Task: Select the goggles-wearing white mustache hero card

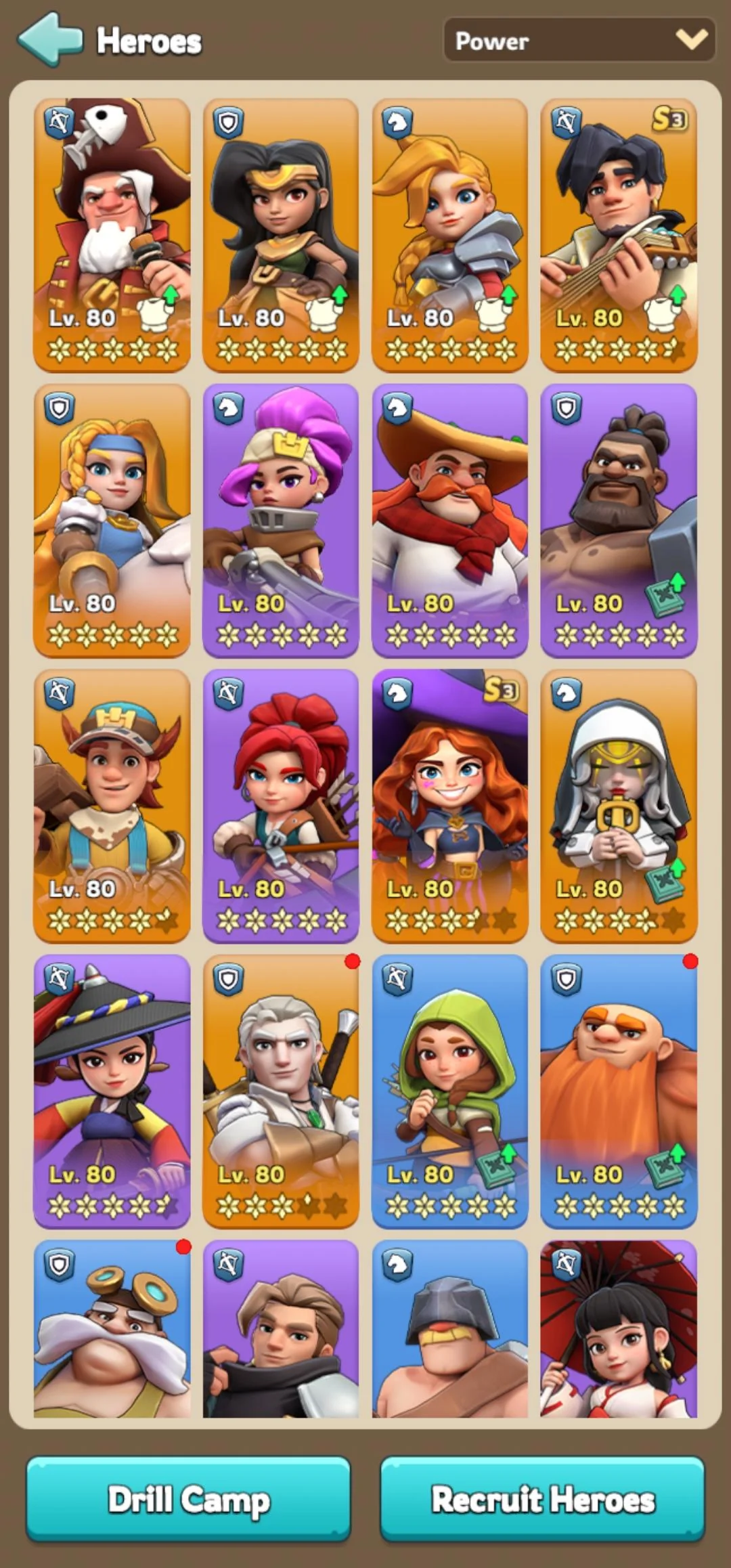Action: tap(112, 1328)
